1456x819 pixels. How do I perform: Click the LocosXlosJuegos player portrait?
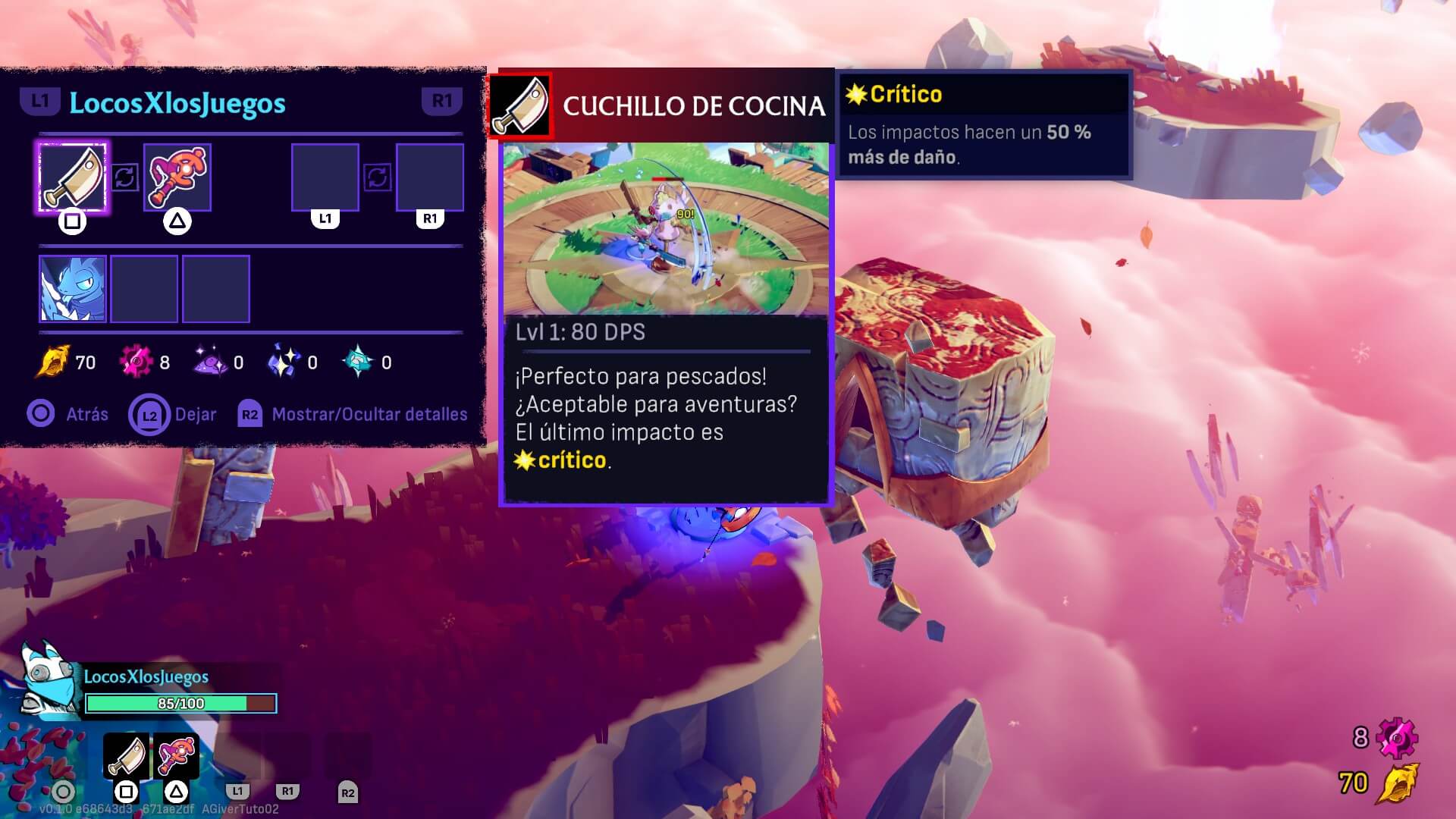50,680
